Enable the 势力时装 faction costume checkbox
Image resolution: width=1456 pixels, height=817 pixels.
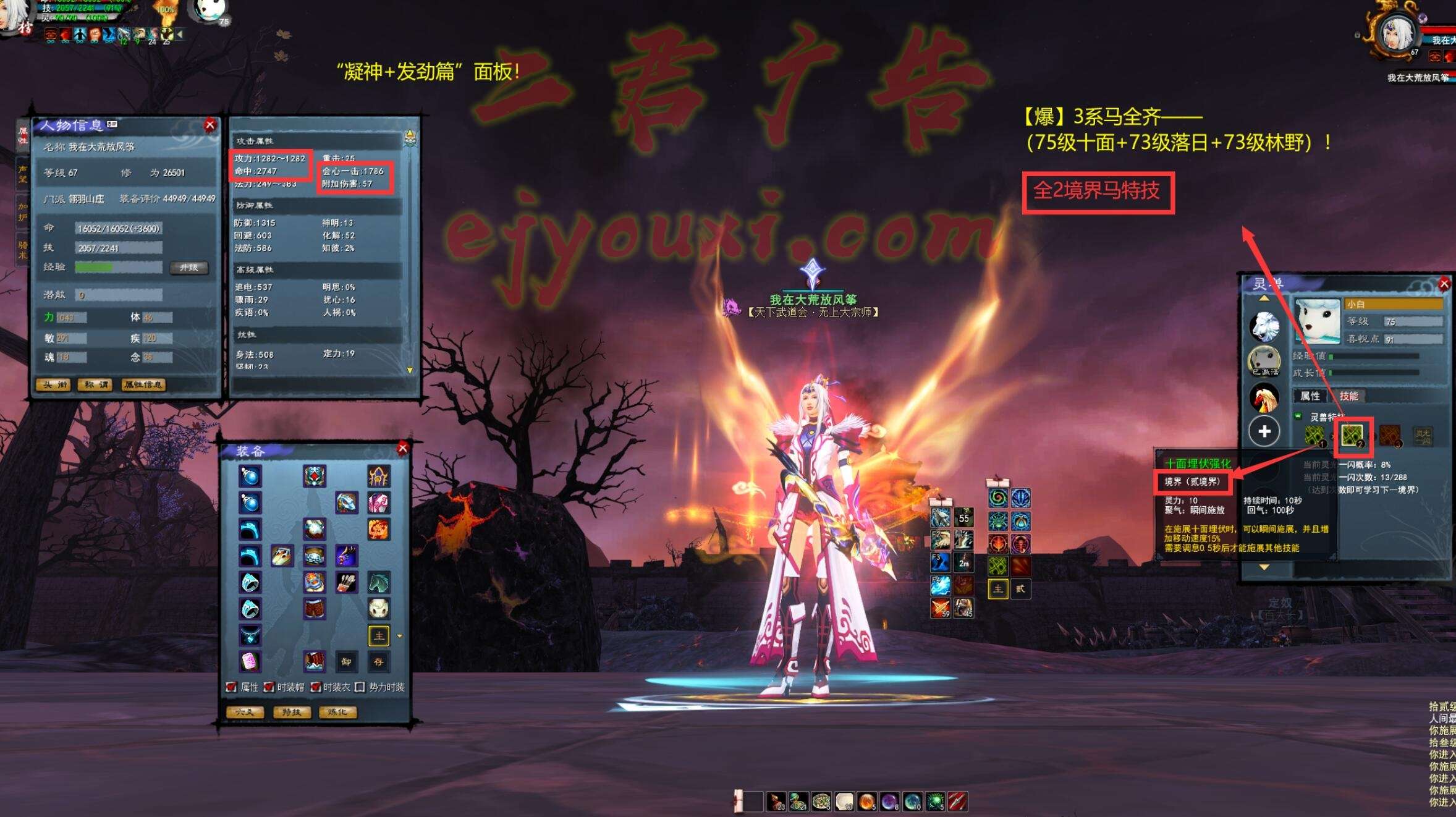point(360,687)
